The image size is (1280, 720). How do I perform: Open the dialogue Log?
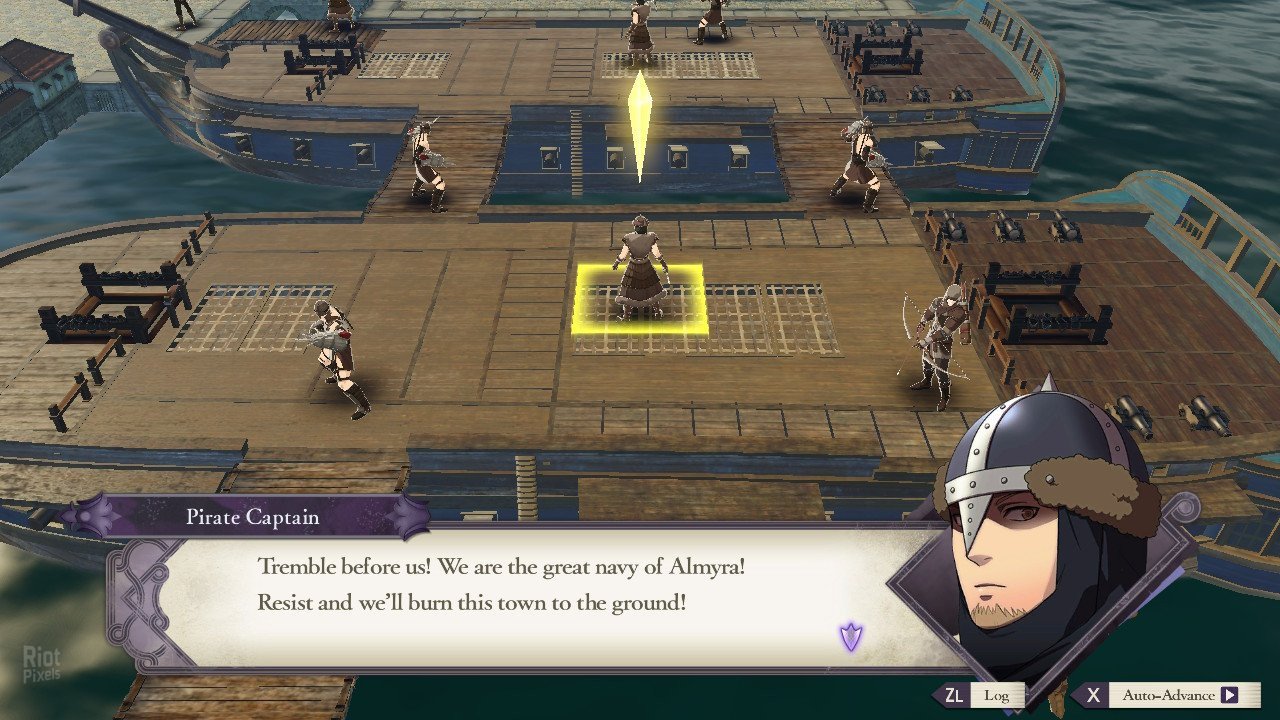985,695
